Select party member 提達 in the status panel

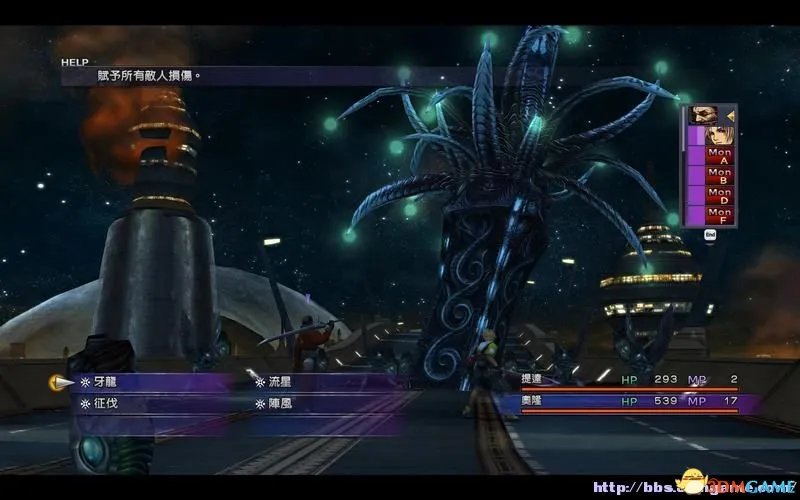click(x=532, y=380)
